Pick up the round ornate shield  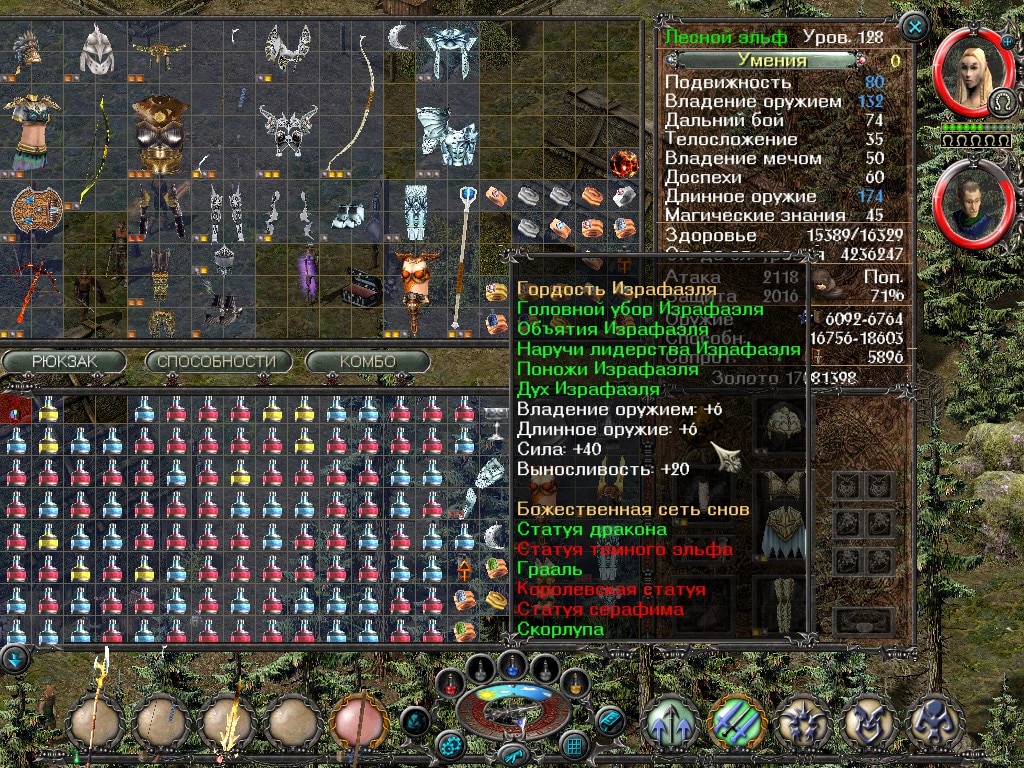tap(32, 208)
